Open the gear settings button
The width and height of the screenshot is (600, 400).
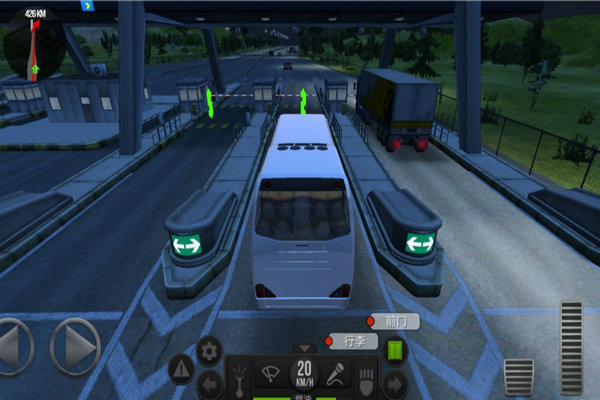[208, 350]
